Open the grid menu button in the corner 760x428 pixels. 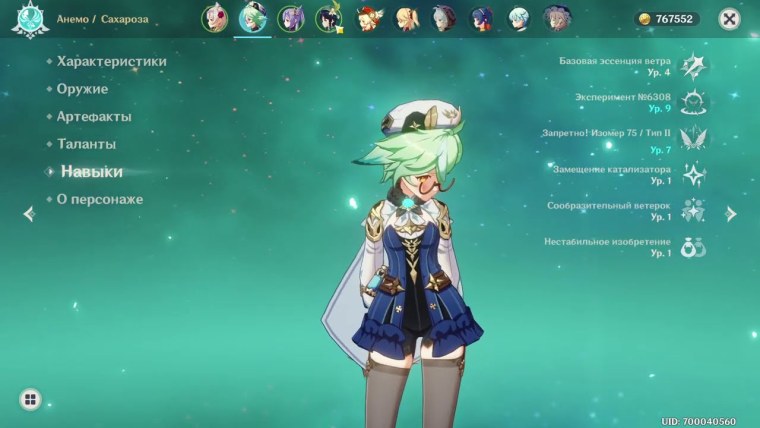click(x=30, y=400)
